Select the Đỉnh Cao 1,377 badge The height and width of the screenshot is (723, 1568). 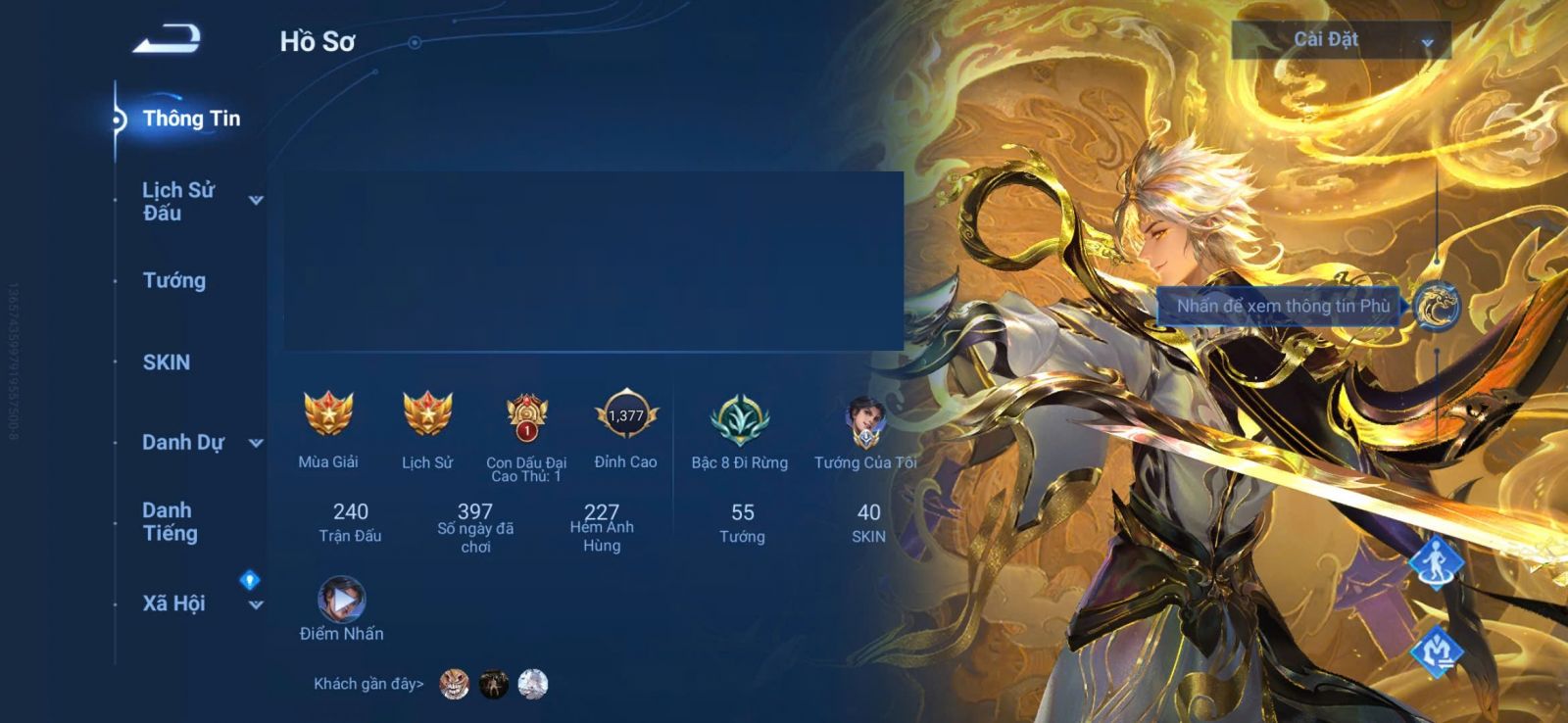click(x=625, y=416)
